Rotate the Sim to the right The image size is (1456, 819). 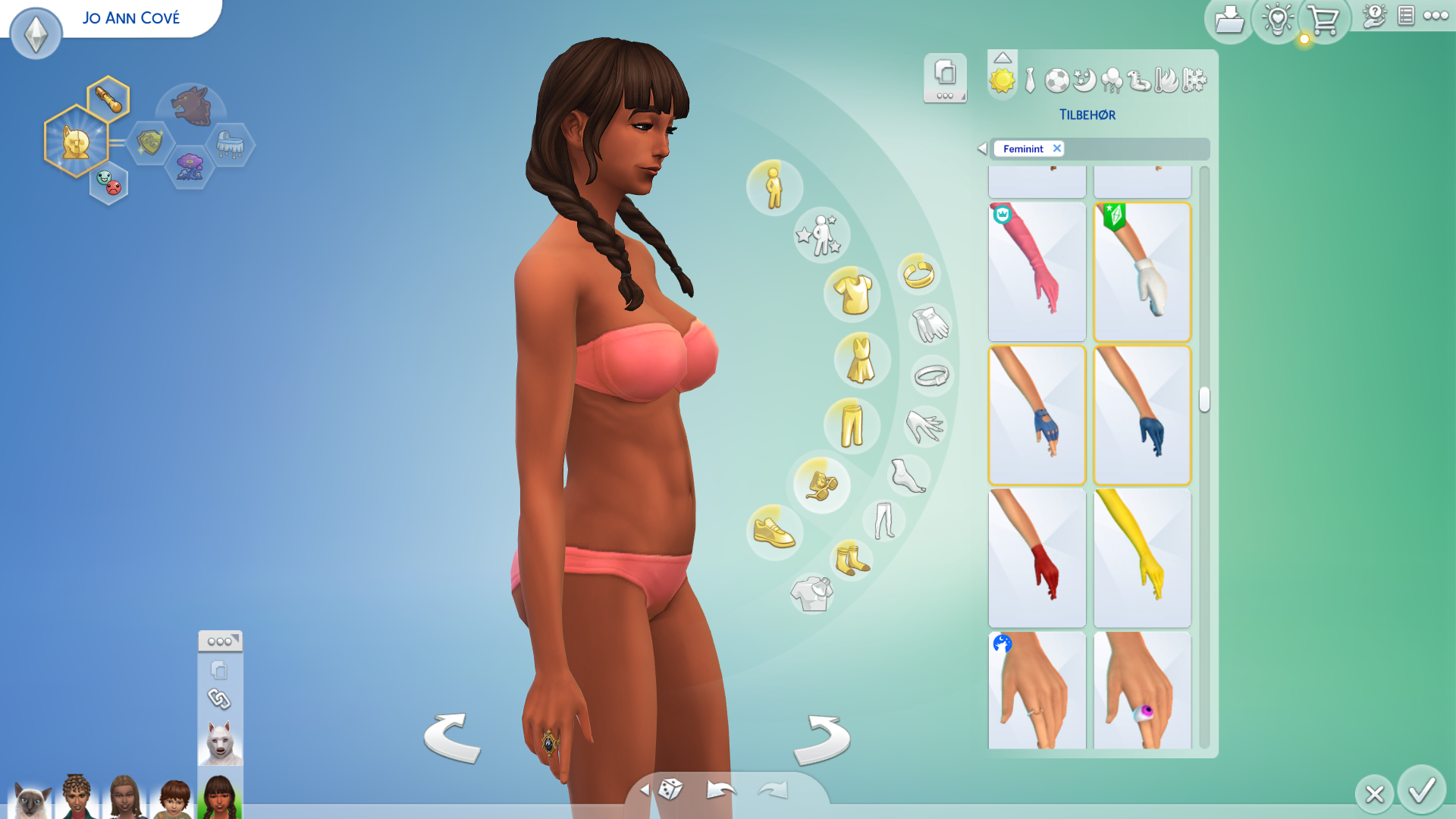(822, 739)
